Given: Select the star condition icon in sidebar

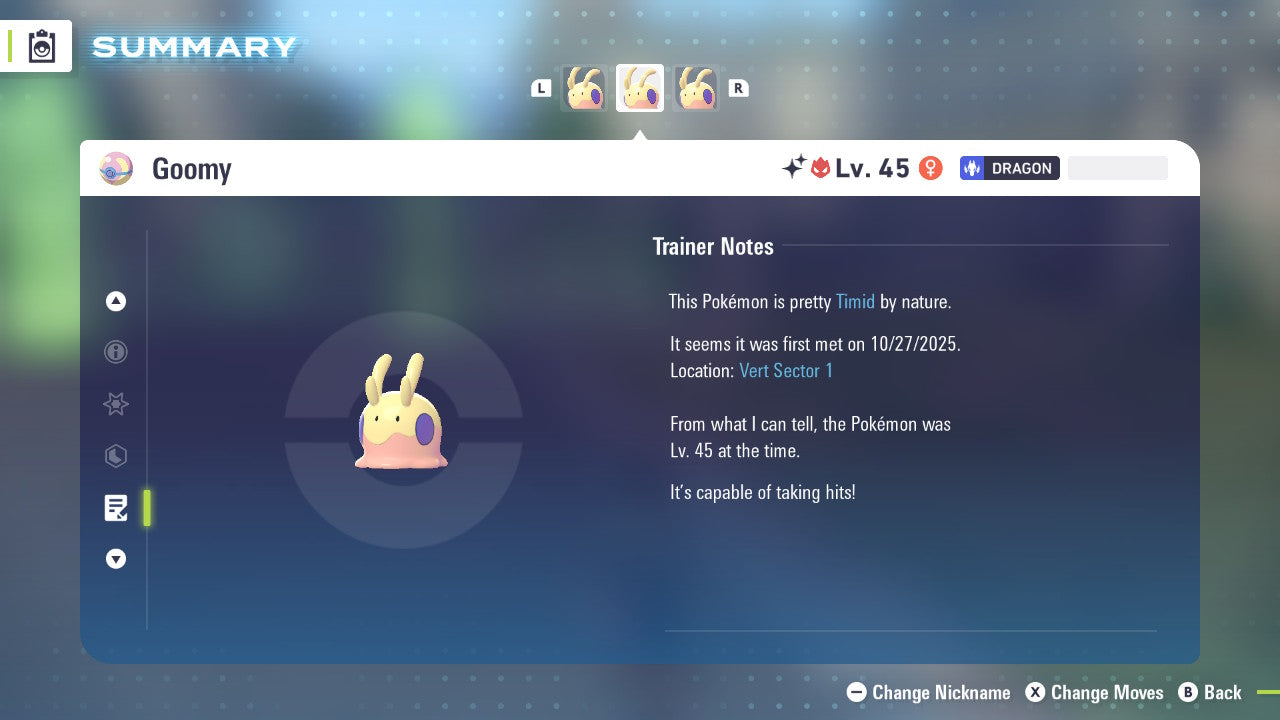Looking at the screenshot, I should coord(116,404).
